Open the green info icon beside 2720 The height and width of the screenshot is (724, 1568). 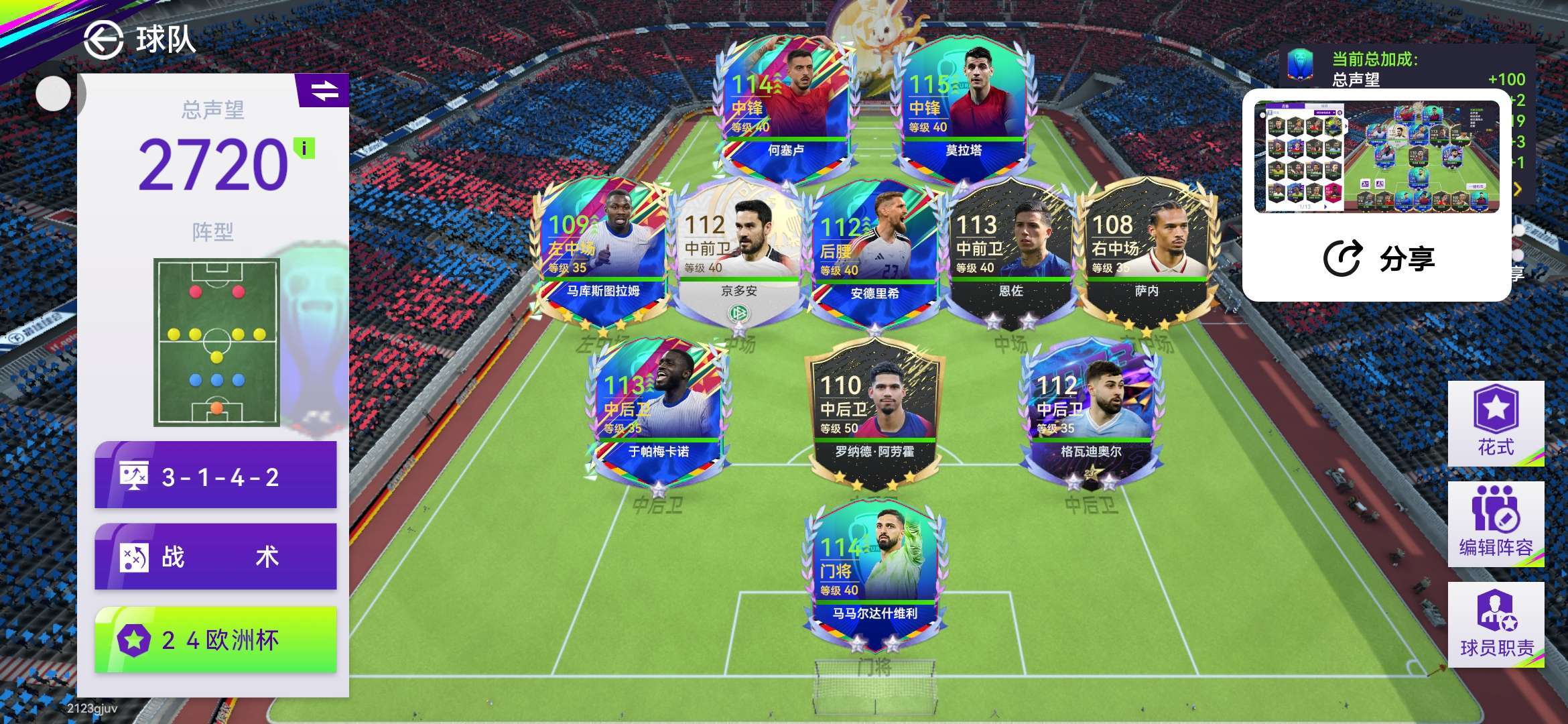(x=304, y=147)
